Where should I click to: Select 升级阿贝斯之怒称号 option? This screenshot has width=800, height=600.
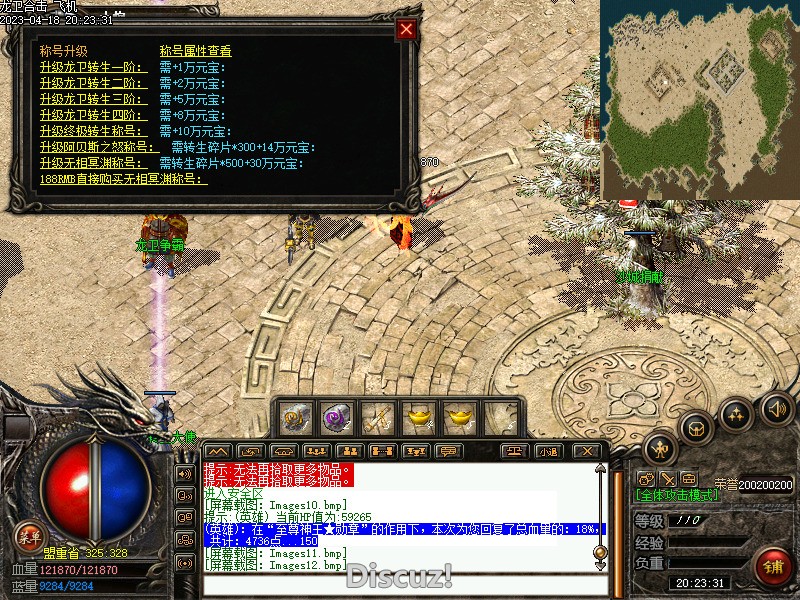click(99, 147)
